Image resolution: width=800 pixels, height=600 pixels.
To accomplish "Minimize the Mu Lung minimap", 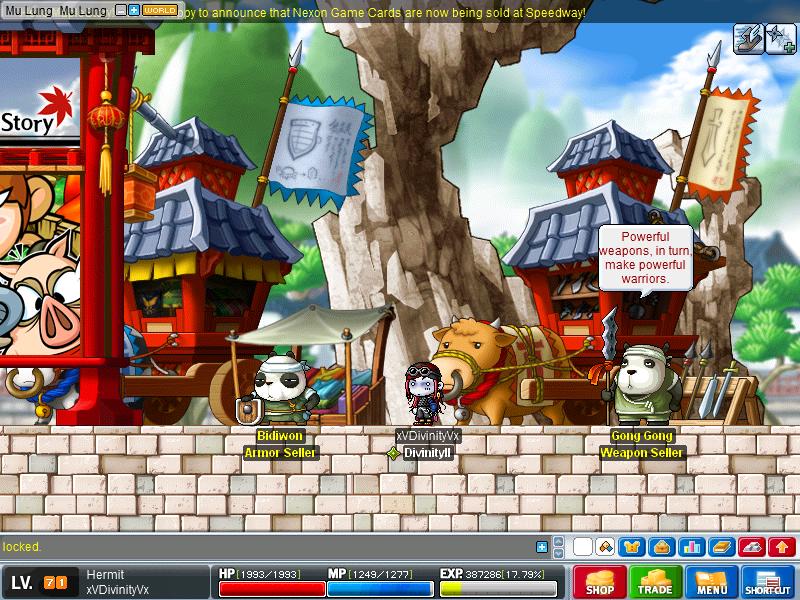I will point(121,10).
